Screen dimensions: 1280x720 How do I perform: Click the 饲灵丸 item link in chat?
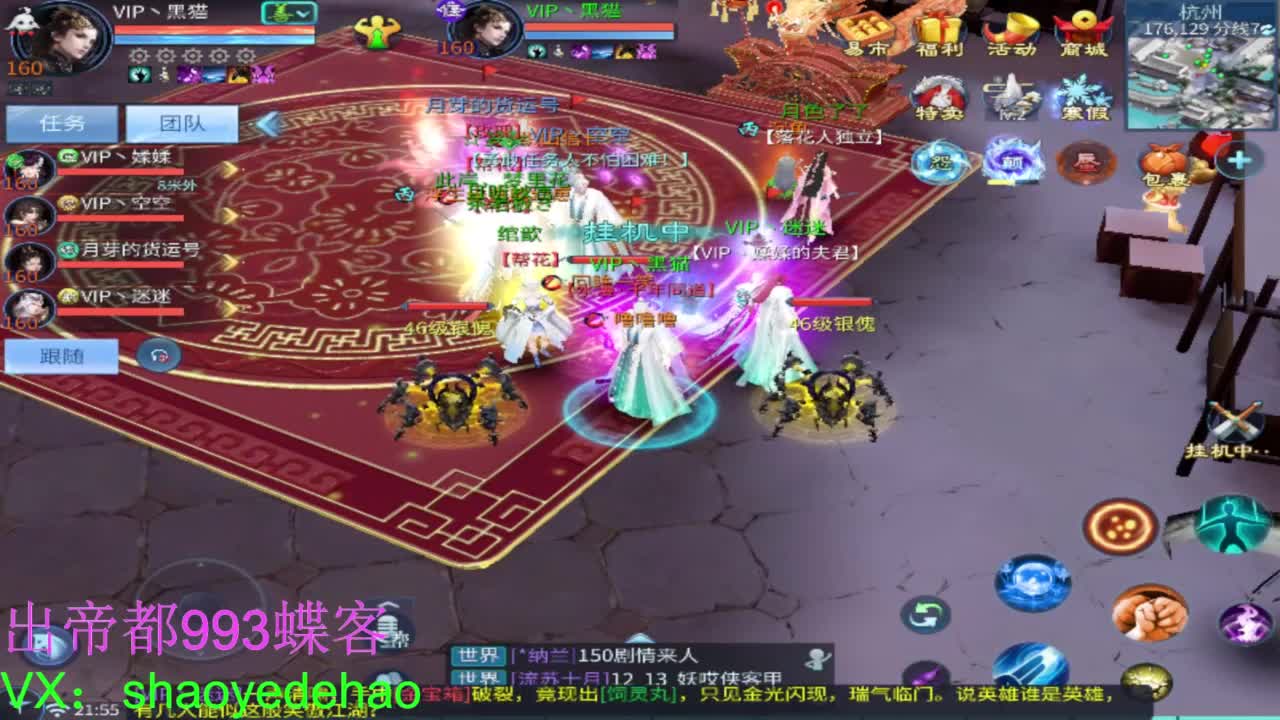(x=638, y=693)
